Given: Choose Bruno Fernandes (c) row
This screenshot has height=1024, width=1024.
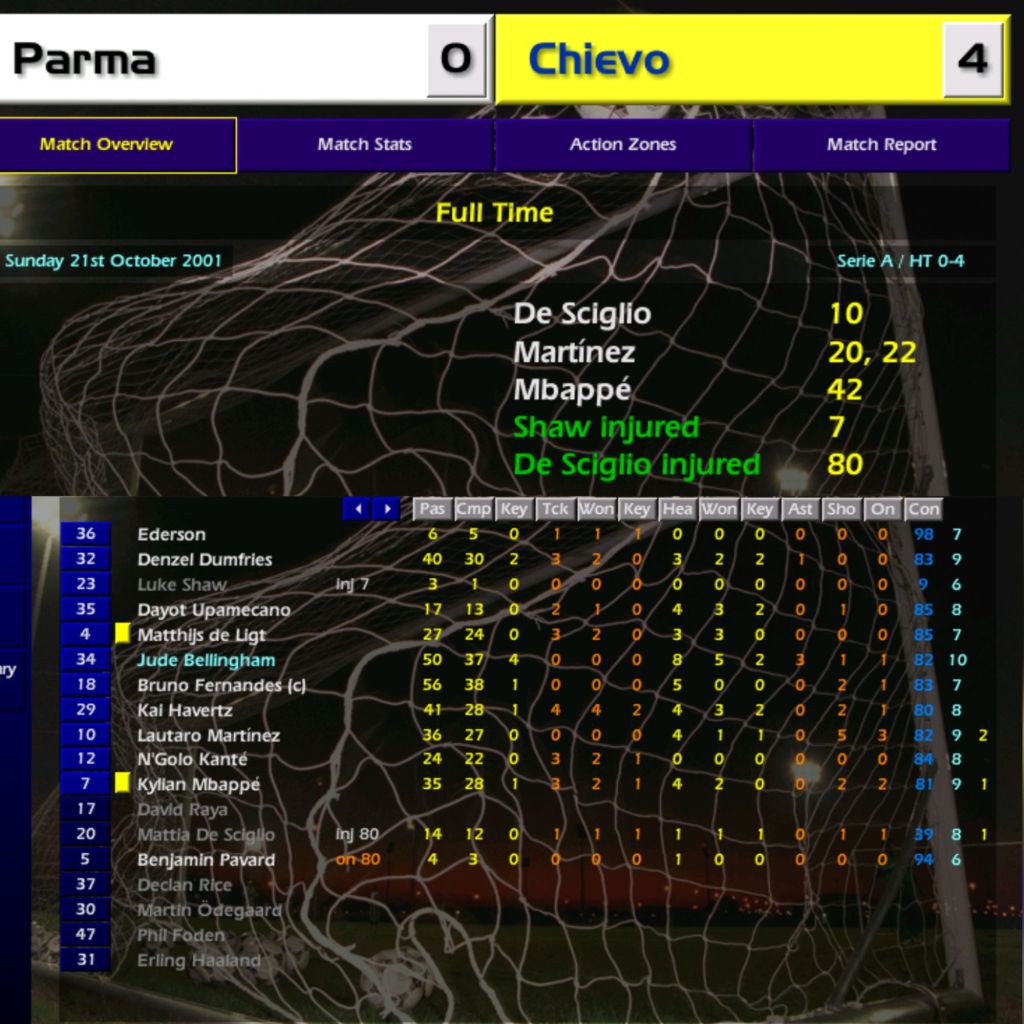Looking at the screenshot, I should click(x=221, y=685).
